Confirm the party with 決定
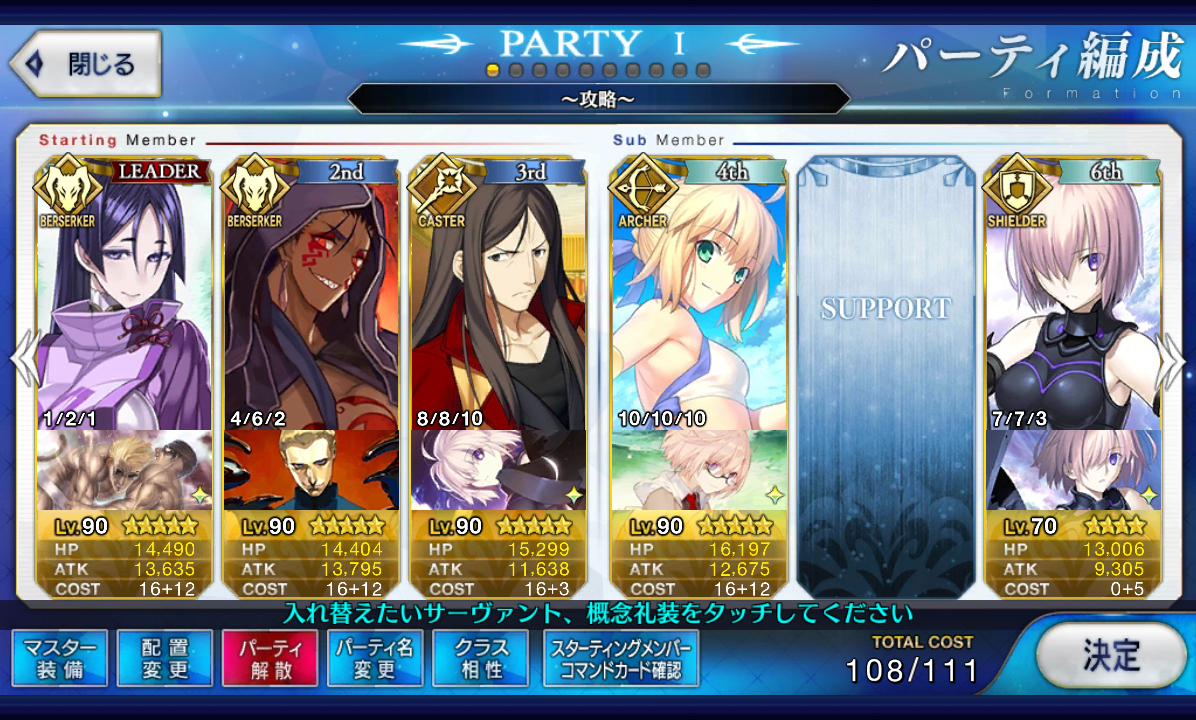The image size is (1196, 720). point(1110,655)
